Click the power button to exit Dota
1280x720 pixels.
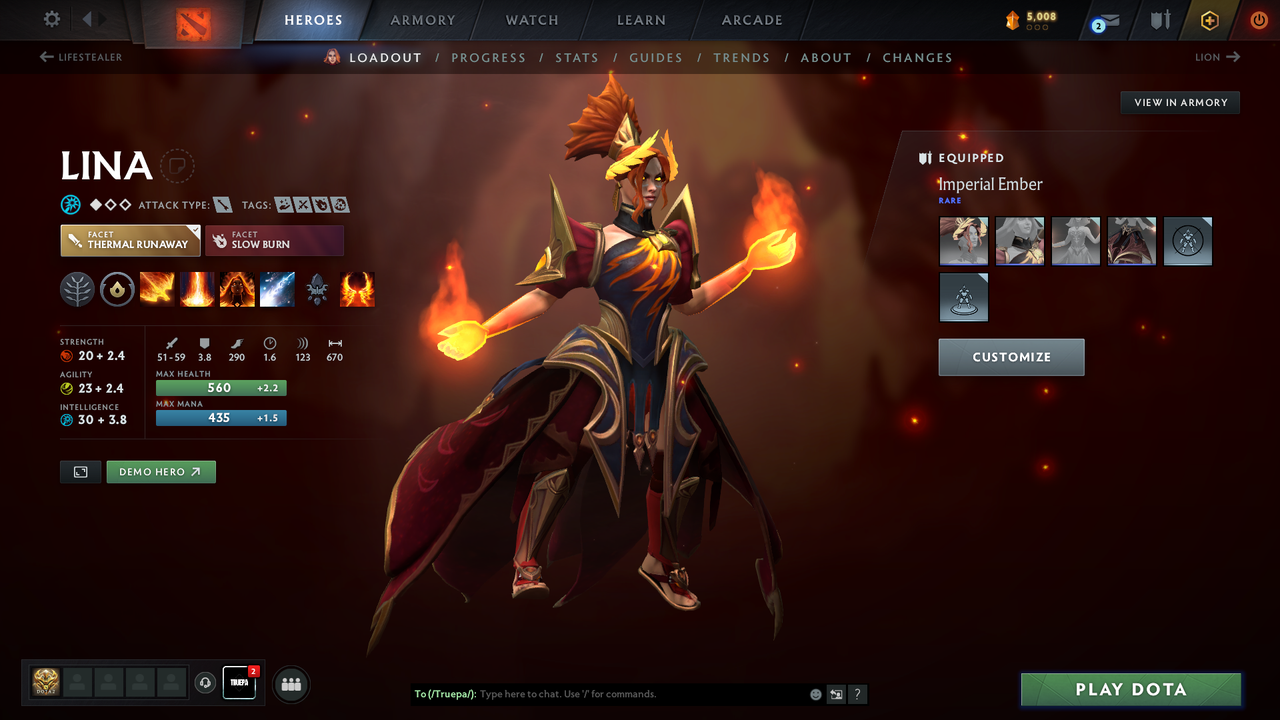[1258, 19]
